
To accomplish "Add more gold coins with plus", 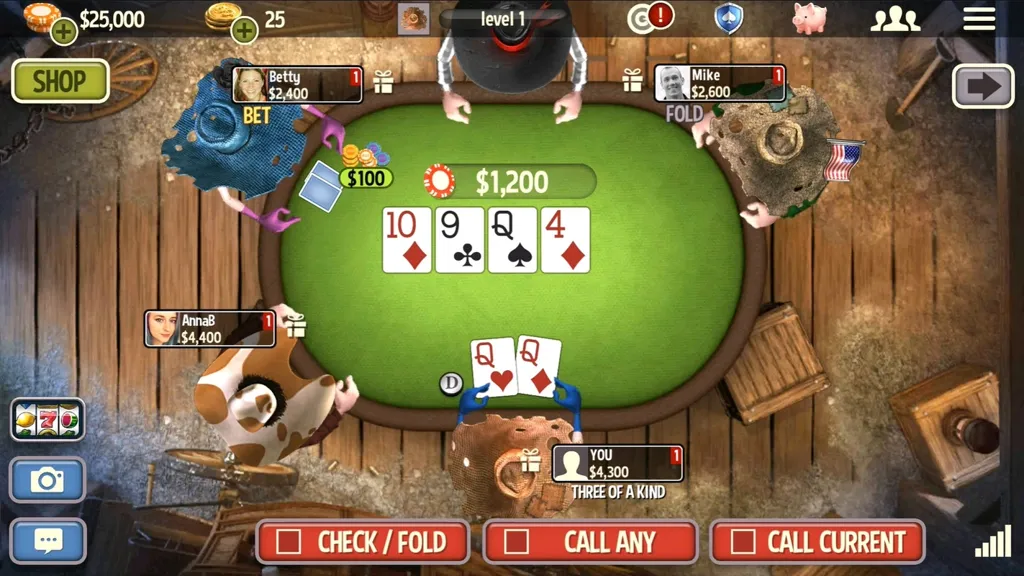I will 245,31.
